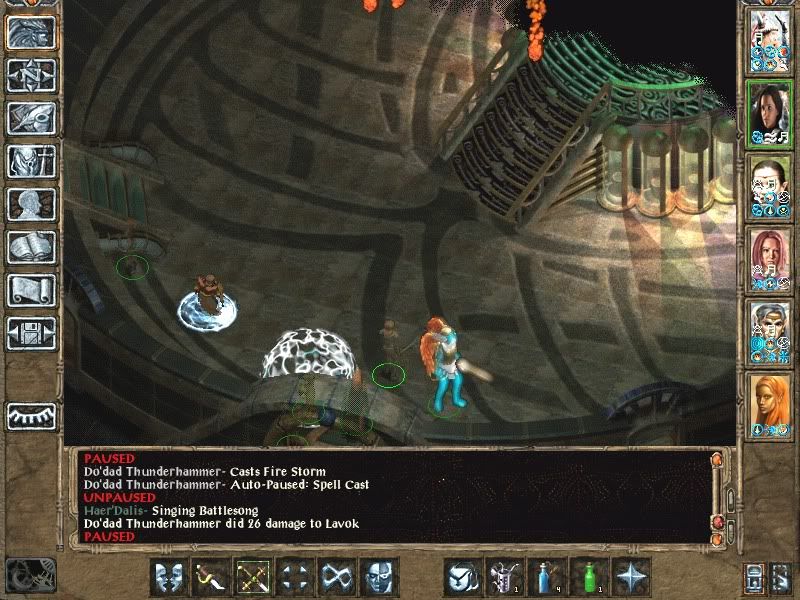800x600 pixels.
Task: Toggle the game clock pause button
Action: tap(29, 576)
